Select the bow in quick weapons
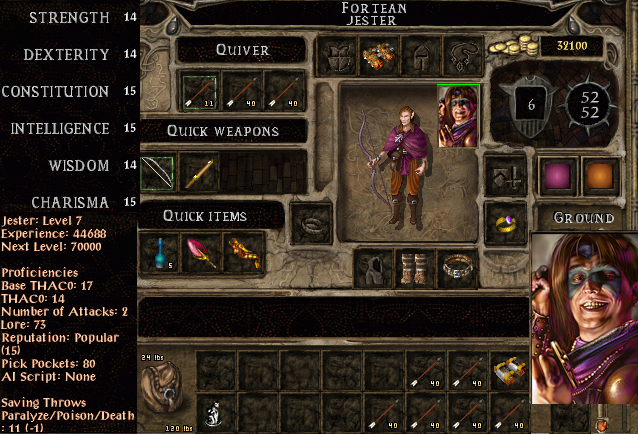Image resolution: width=638 pixels, height=434 pixels. click(x=157, y=172)
